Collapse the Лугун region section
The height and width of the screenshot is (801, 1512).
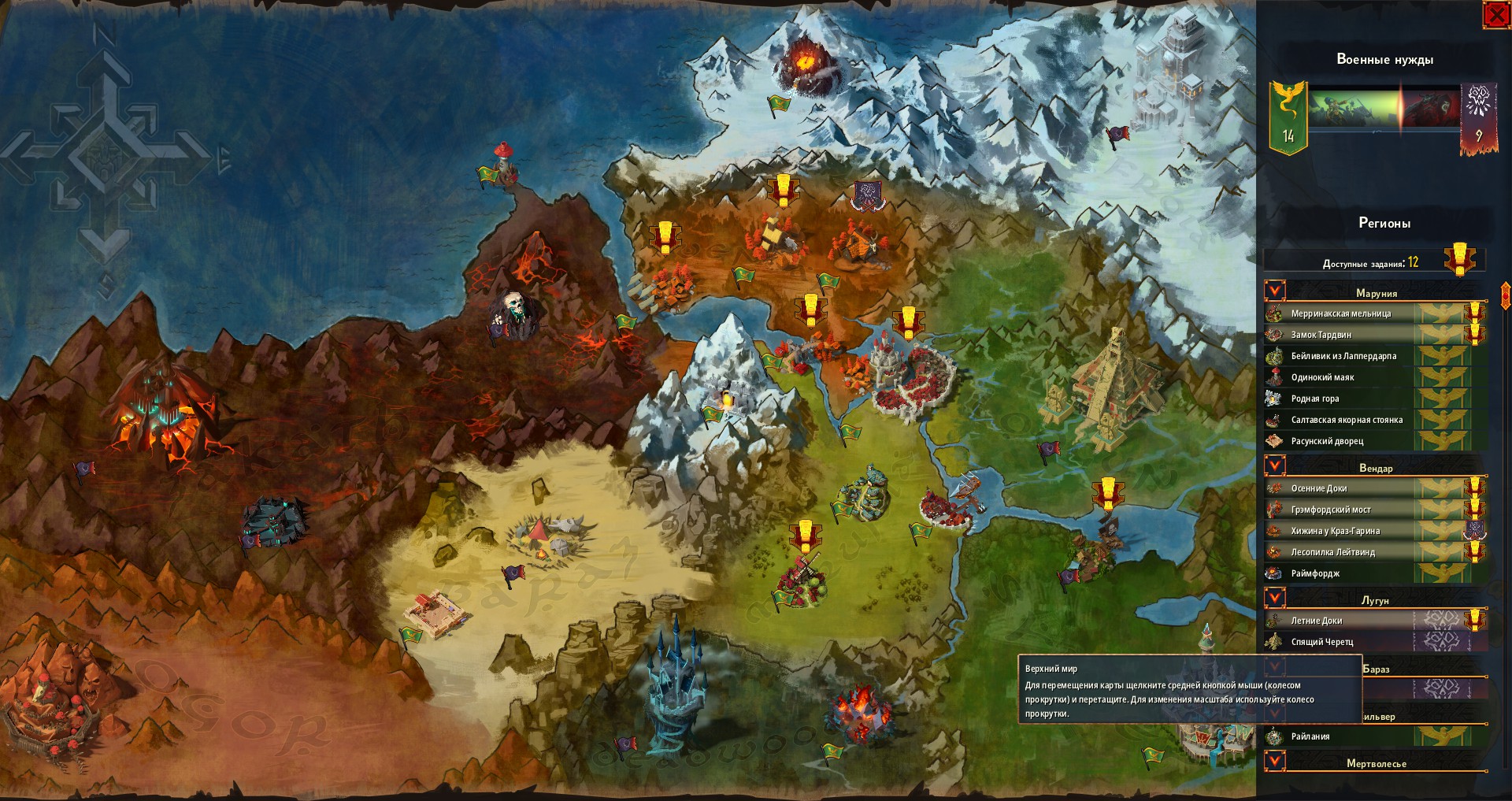(x=1275, y=599)
